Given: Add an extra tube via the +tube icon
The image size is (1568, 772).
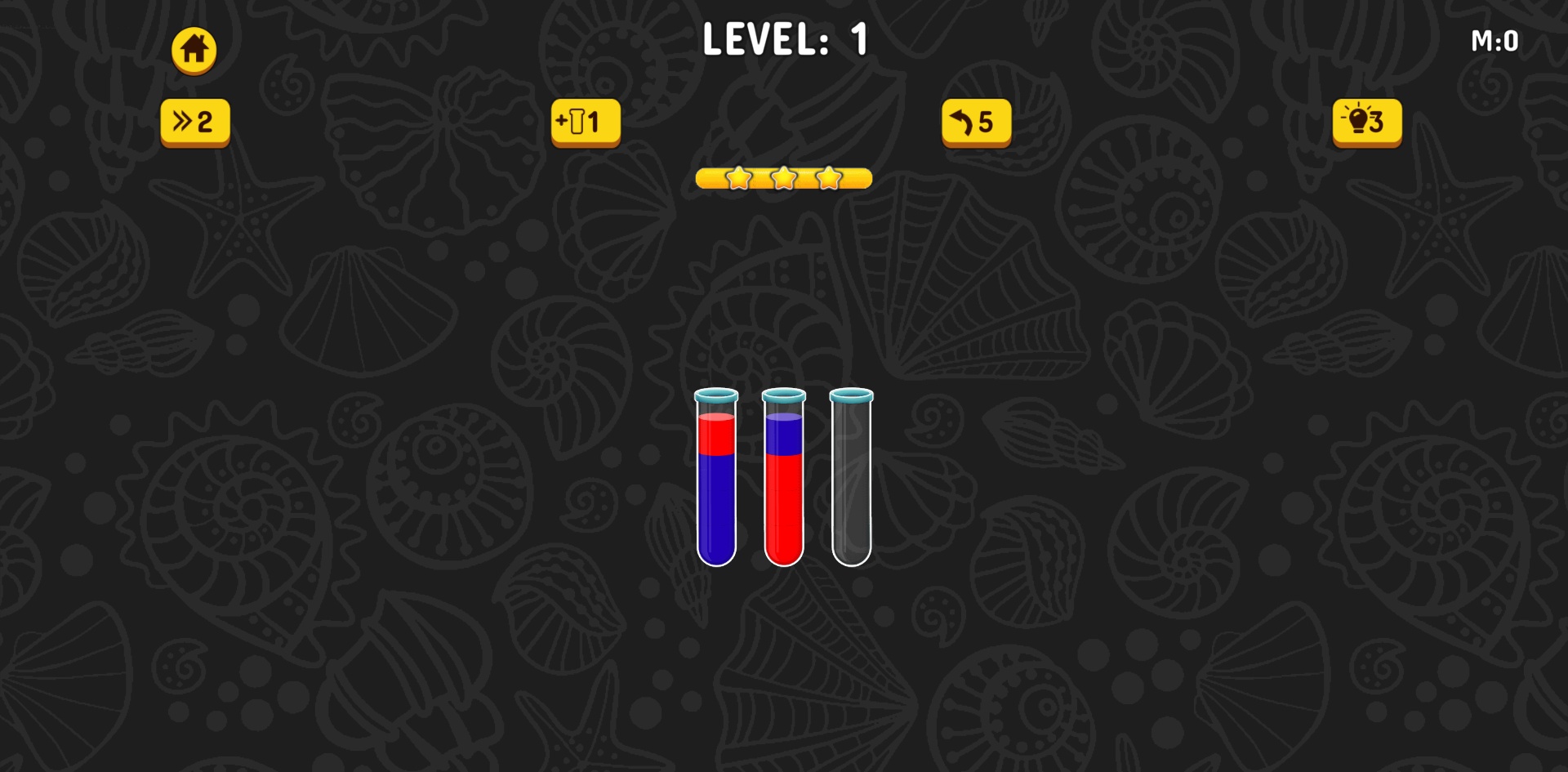Looking at the screenshot, I should (586, 123).
